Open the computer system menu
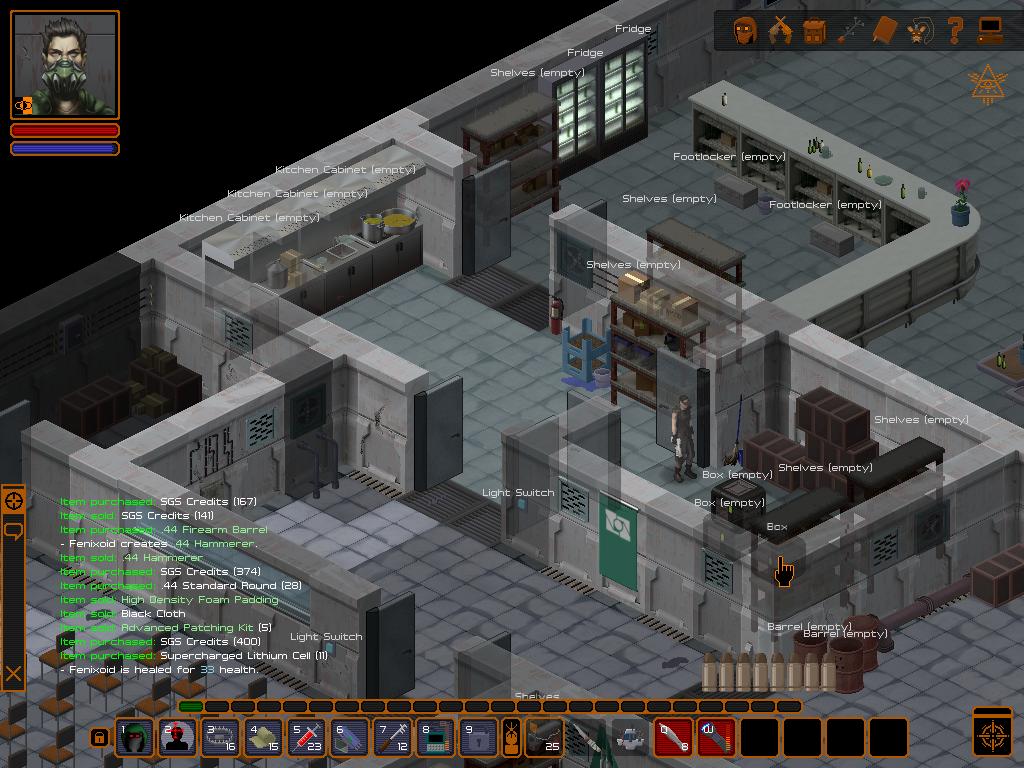The height and width of the screenshot is (768, 1024). (x=990, y=31)
